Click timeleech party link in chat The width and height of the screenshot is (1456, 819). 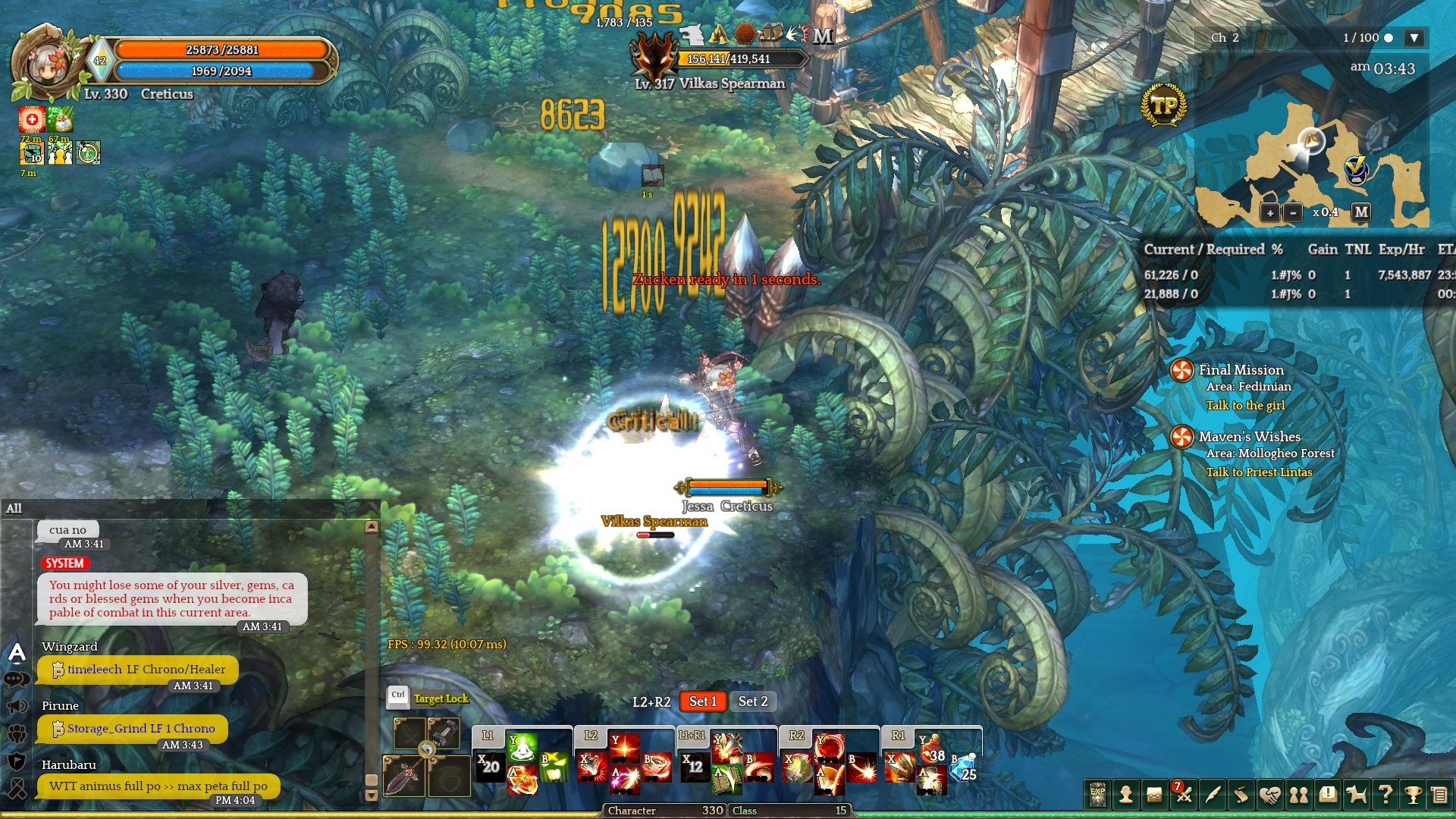[x=94, y=669]
